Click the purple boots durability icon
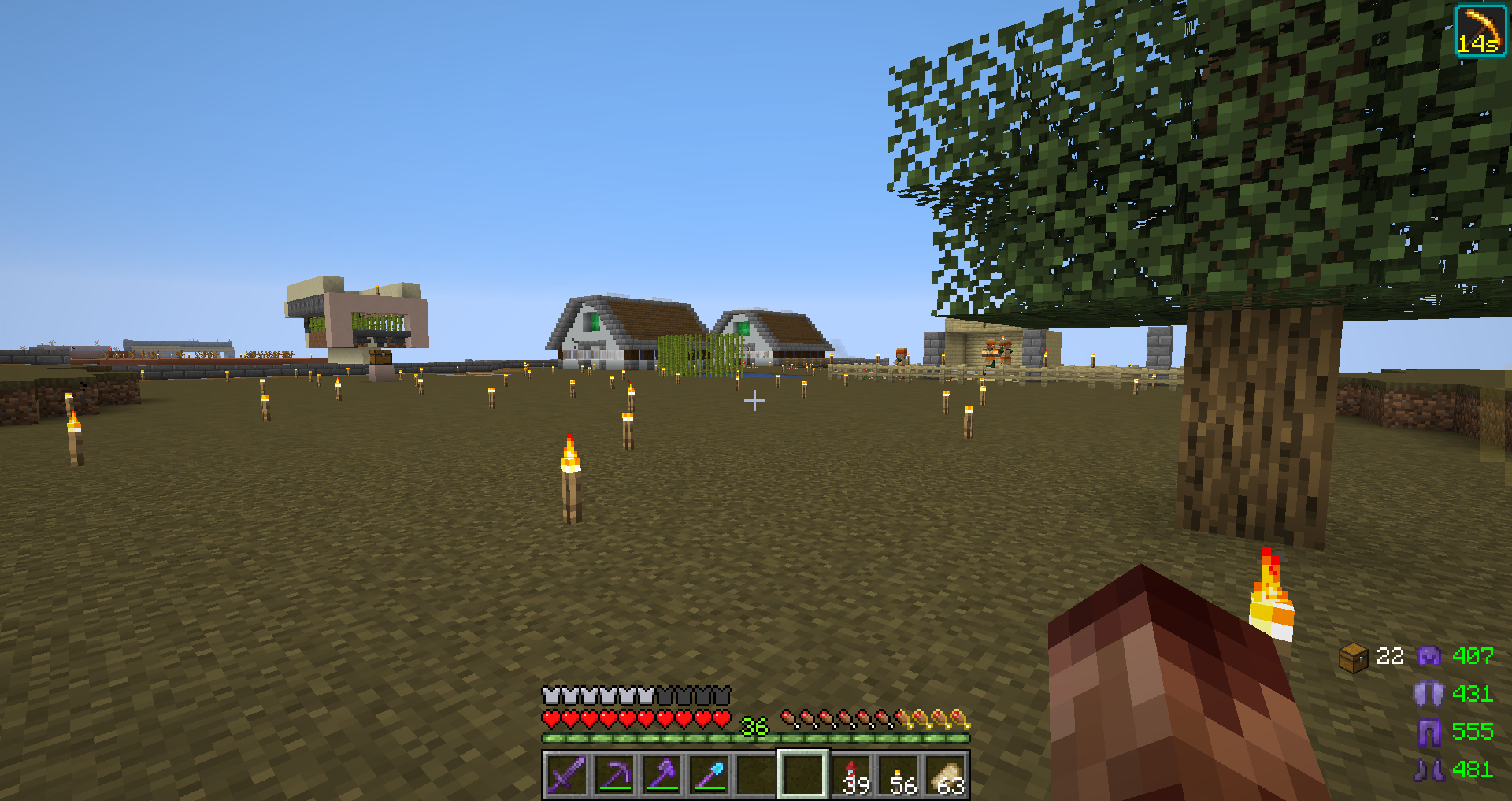The height and width of the screenshot is (801, 1512). pos(1429,769)
